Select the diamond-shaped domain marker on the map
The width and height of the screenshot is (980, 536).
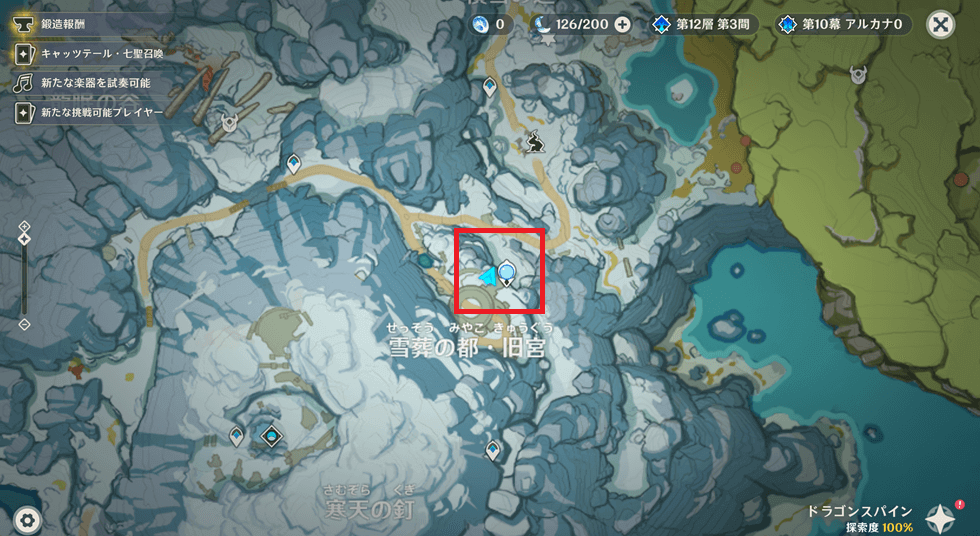click(x=271, y=436)
